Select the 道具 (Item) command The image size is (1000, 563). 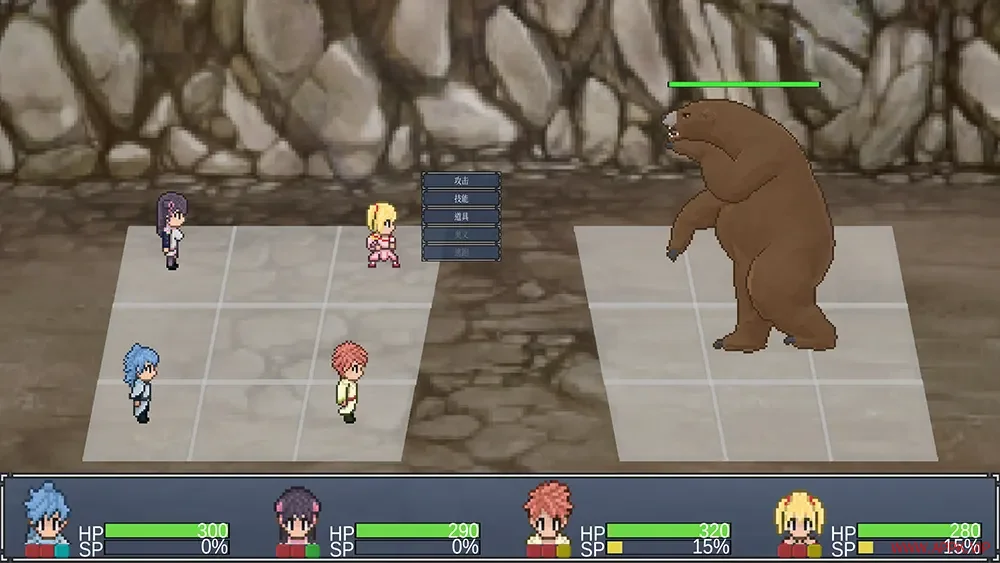tap(460, 217)
